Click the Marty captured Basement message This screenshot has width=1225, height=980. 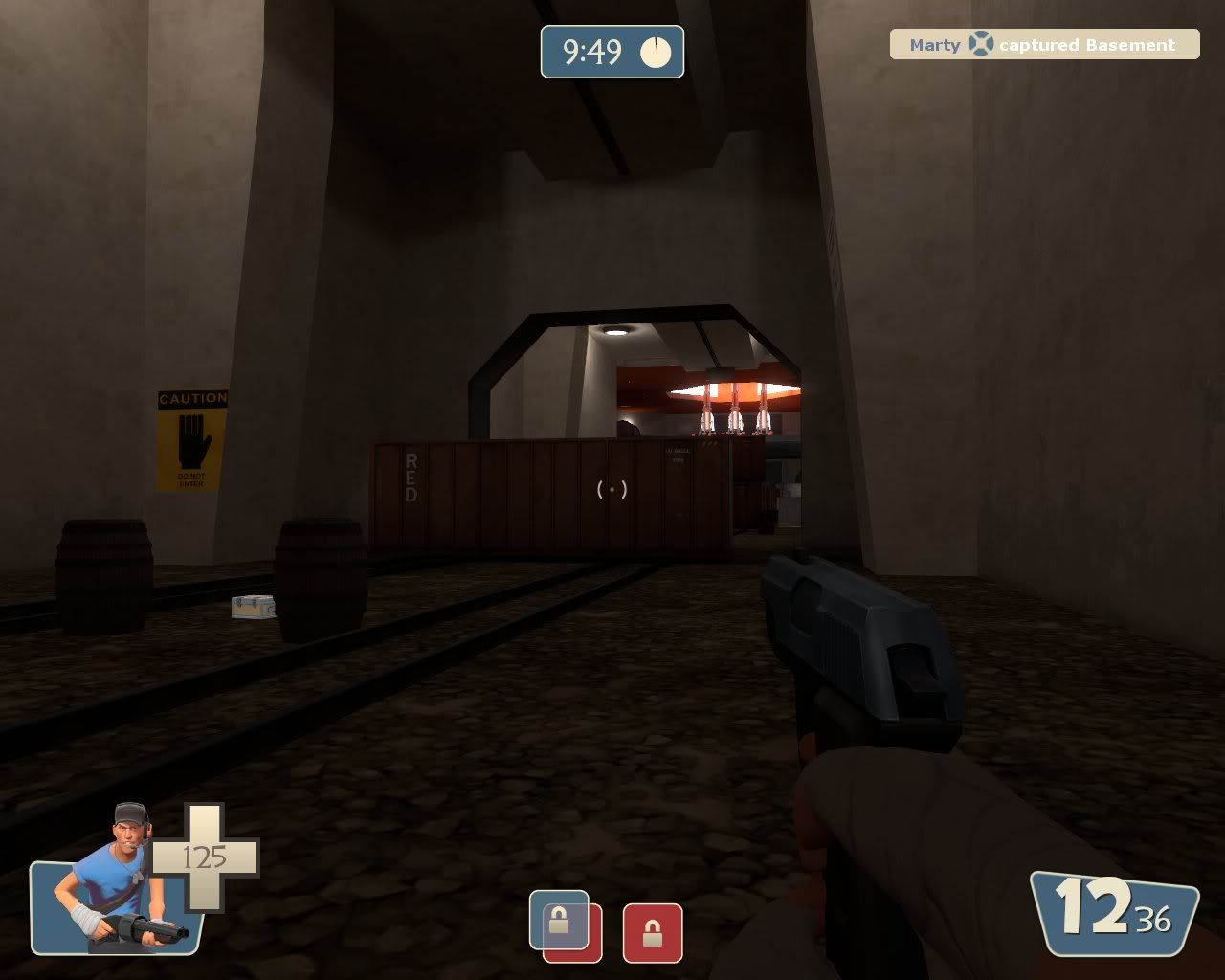pos(1043,44)
